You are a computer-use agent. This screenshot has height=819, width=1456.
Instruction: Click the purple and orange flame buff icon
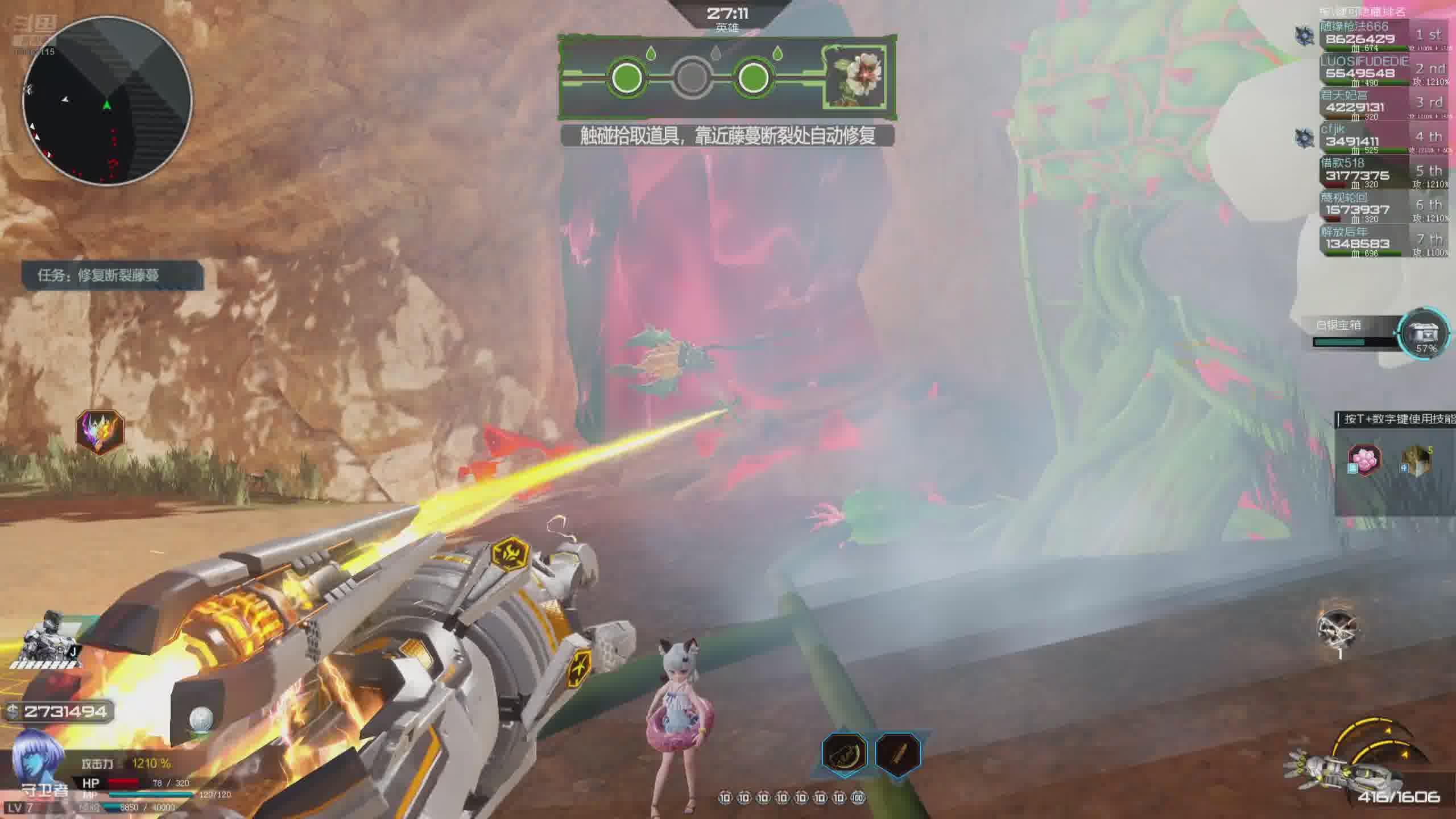pos(100,432)
